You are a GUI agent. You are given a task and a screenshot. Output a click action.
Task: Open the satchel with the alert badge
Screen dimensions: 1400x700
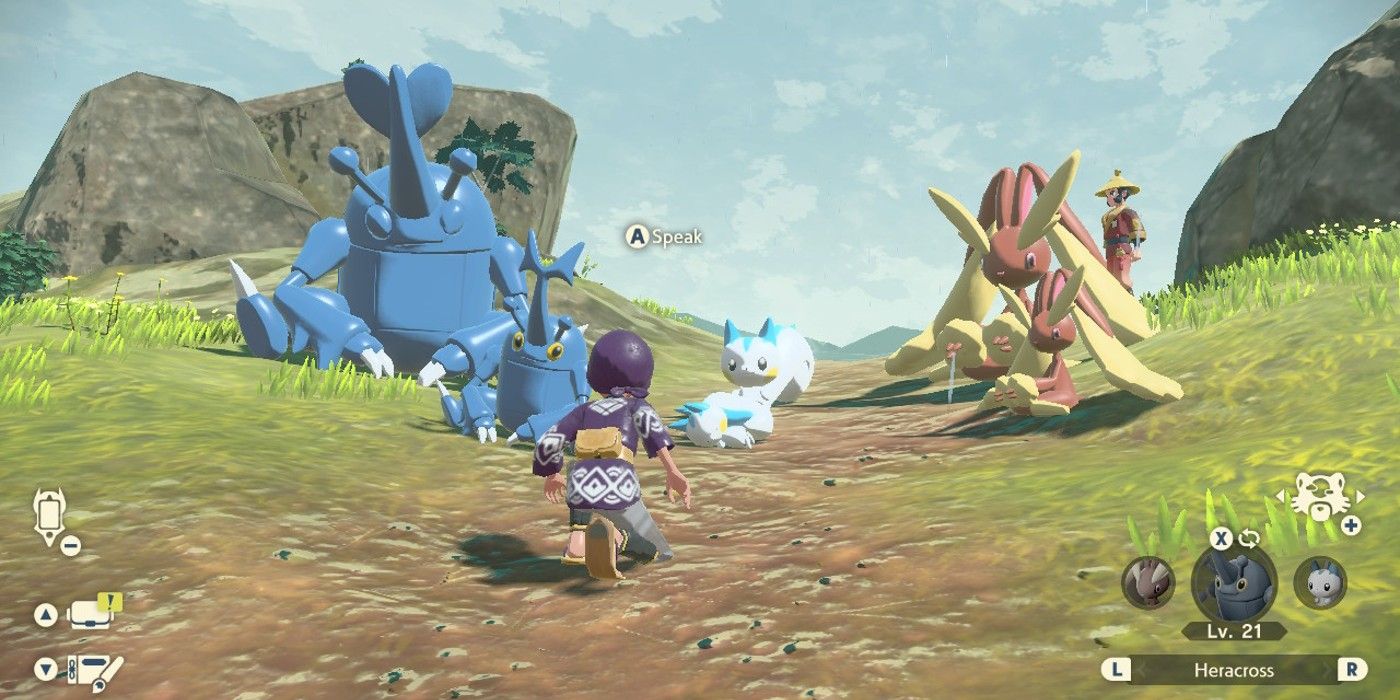click(92, 613)
